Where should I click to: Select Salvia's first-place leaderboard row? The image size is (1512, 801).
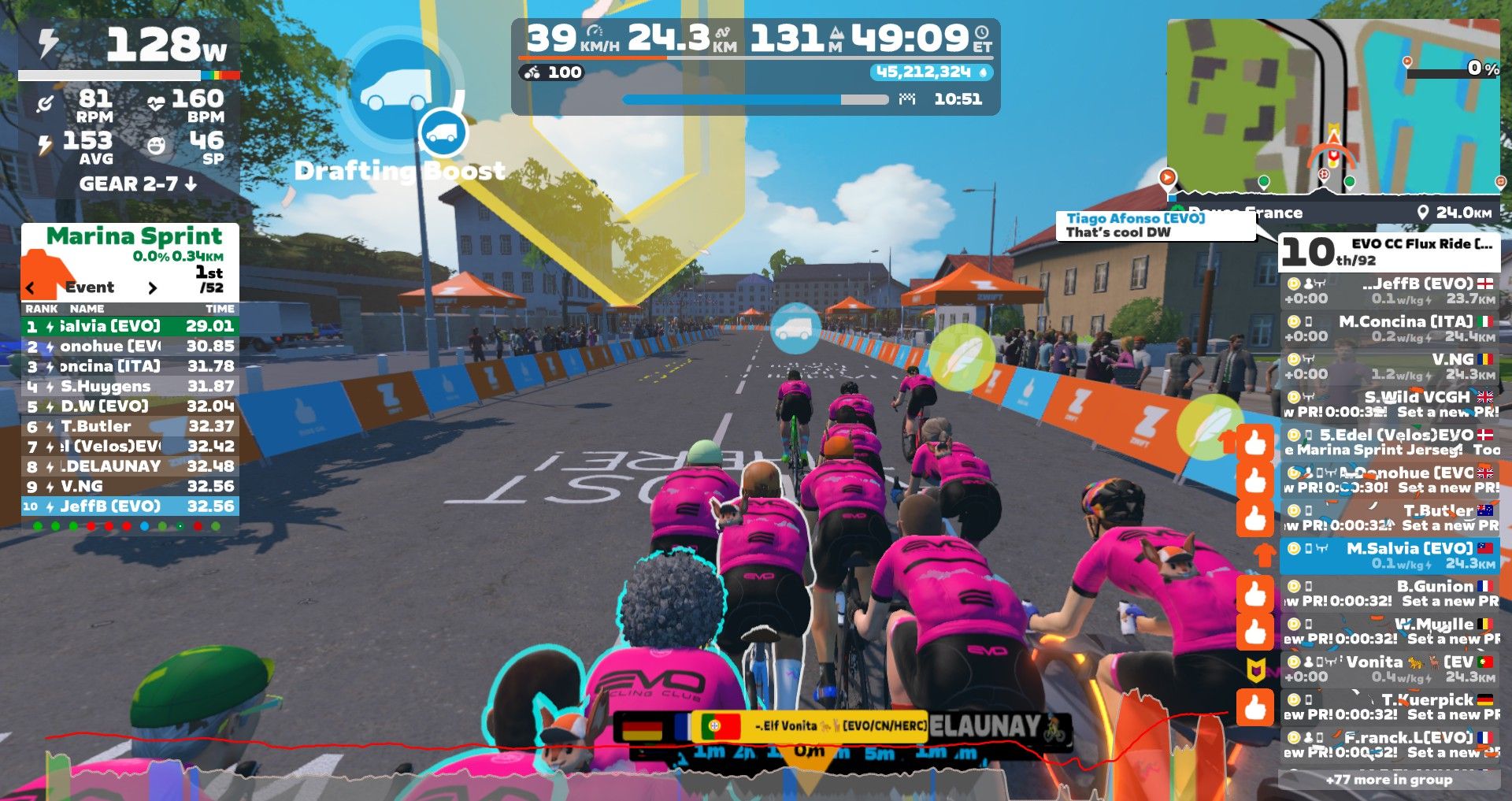[x=130, y=326]
